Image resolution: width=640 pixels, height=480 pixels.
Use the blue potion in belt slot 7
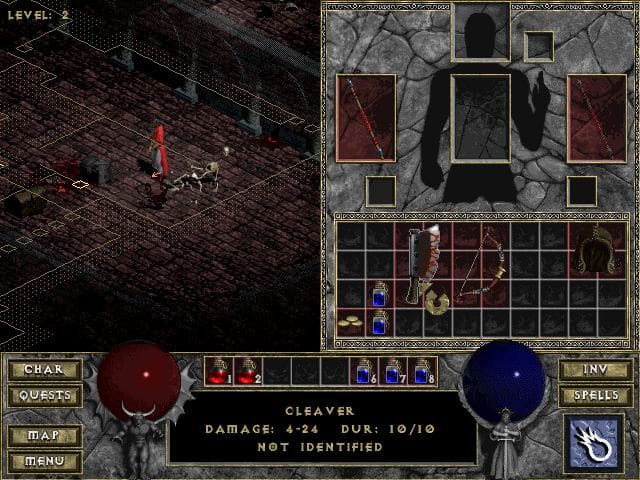tap(392, 371)
